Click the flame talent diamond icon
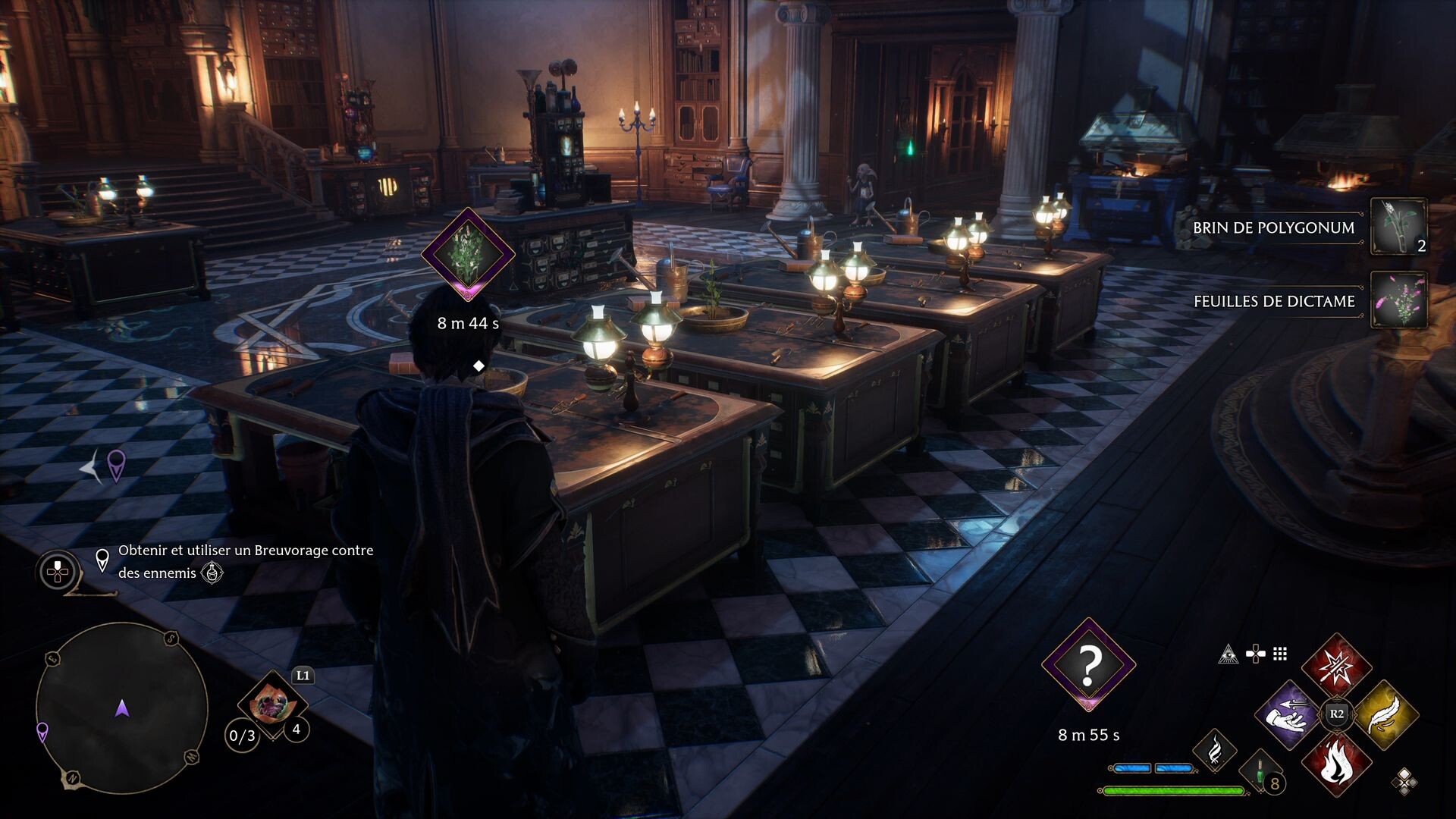1456x819 pixels. pyautogui.click(x=1216, y=751)
